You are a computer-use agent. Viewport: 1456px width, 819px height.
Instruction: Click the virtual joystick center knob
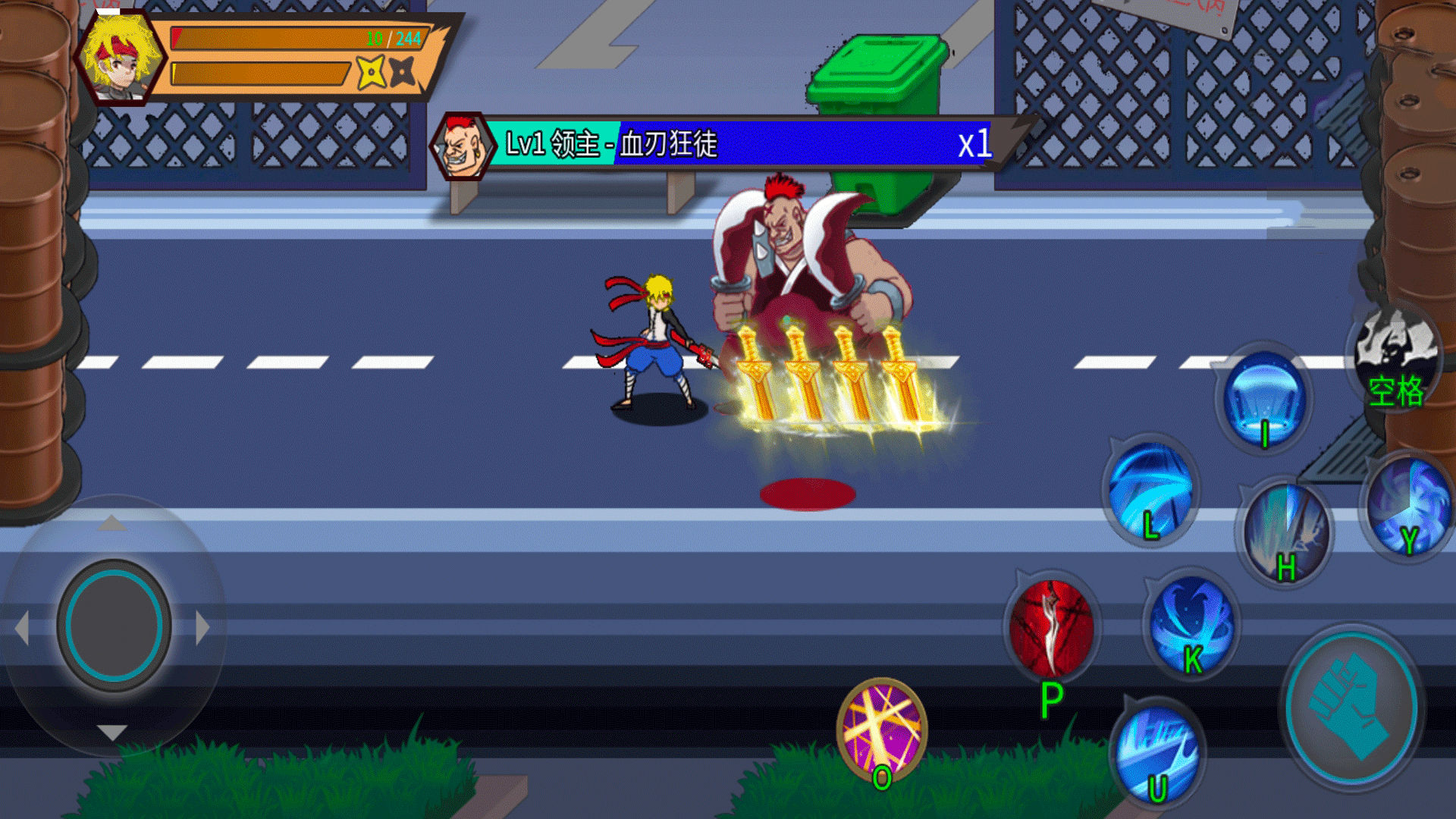tap(114, 626)
